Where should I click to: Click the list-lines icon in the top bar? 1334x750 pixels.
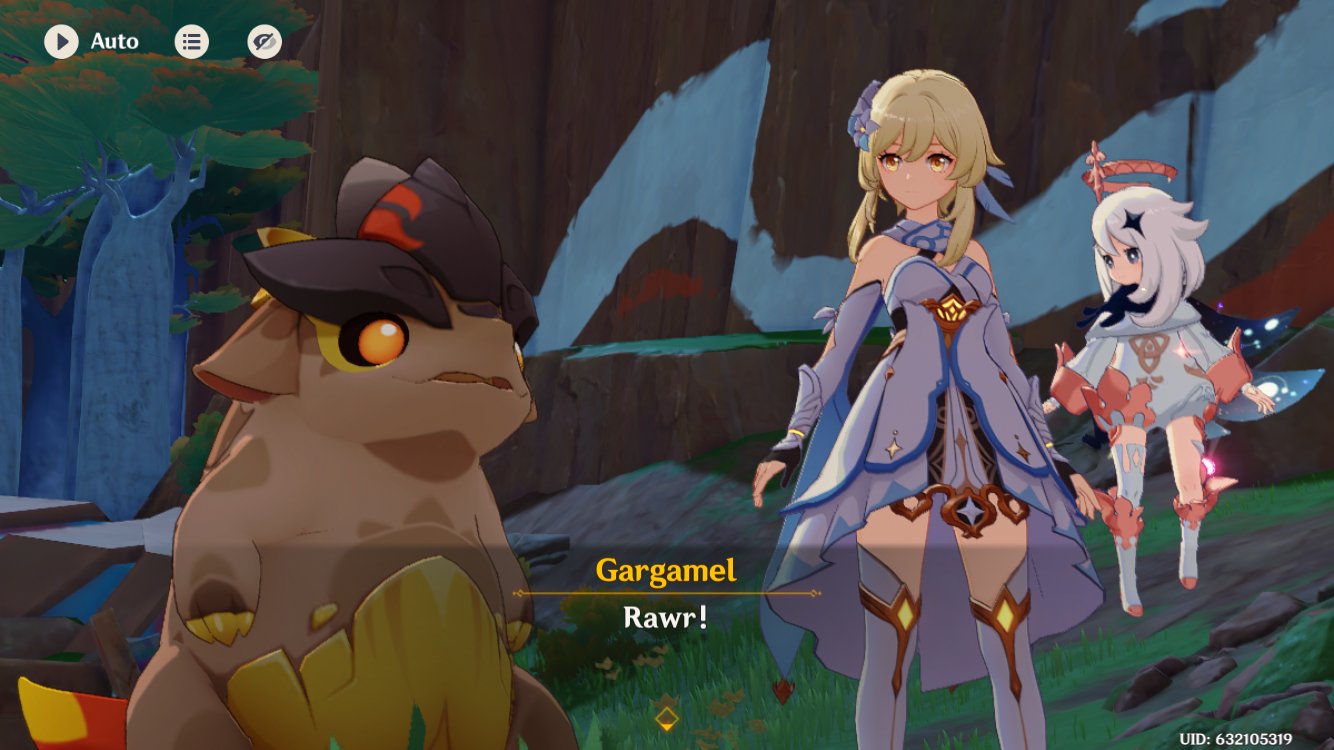(x=192, y=41)
